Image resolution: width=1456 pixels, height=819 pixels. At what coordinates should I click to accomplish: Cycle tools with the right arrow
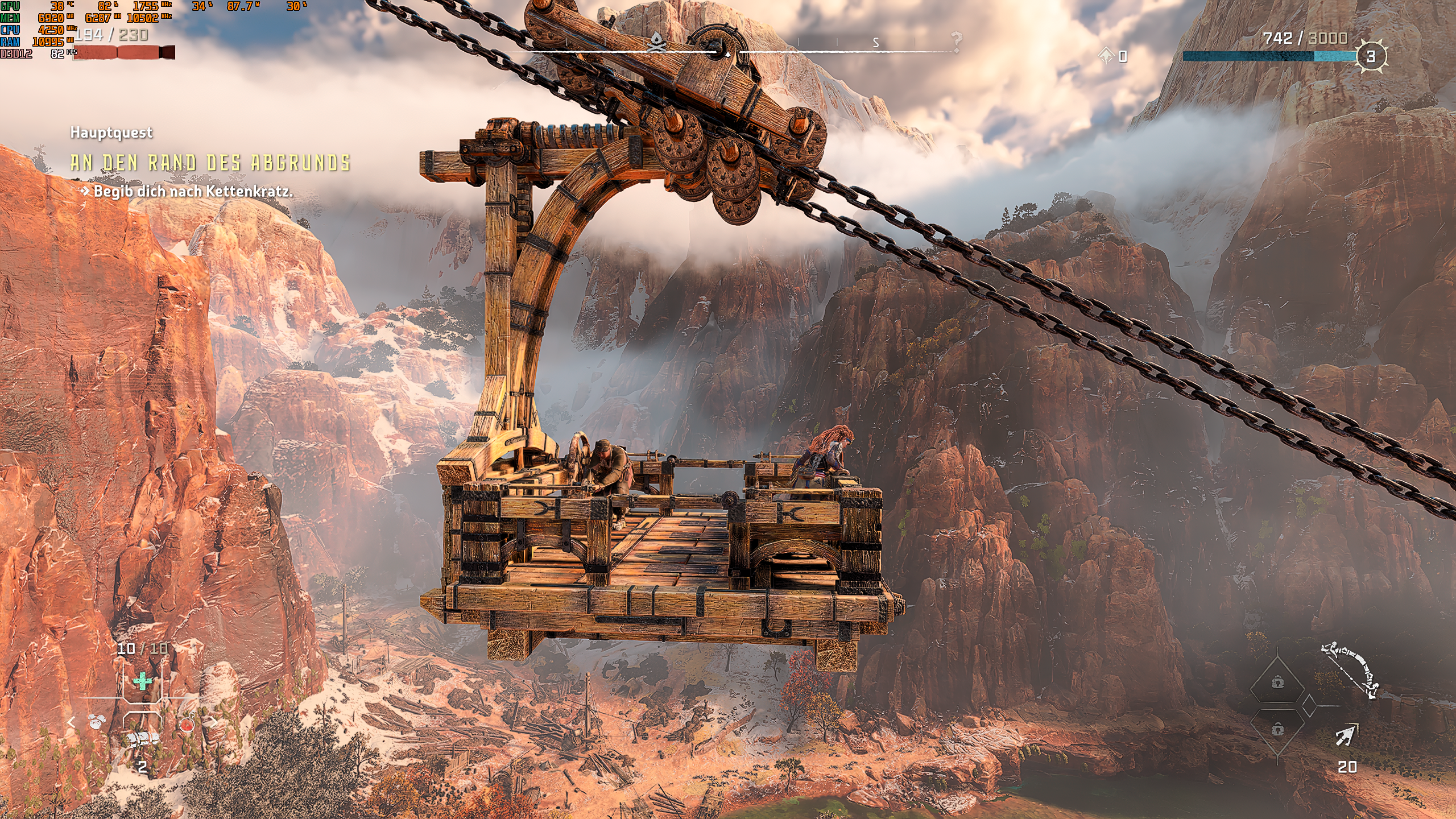(x=213, y=722)
